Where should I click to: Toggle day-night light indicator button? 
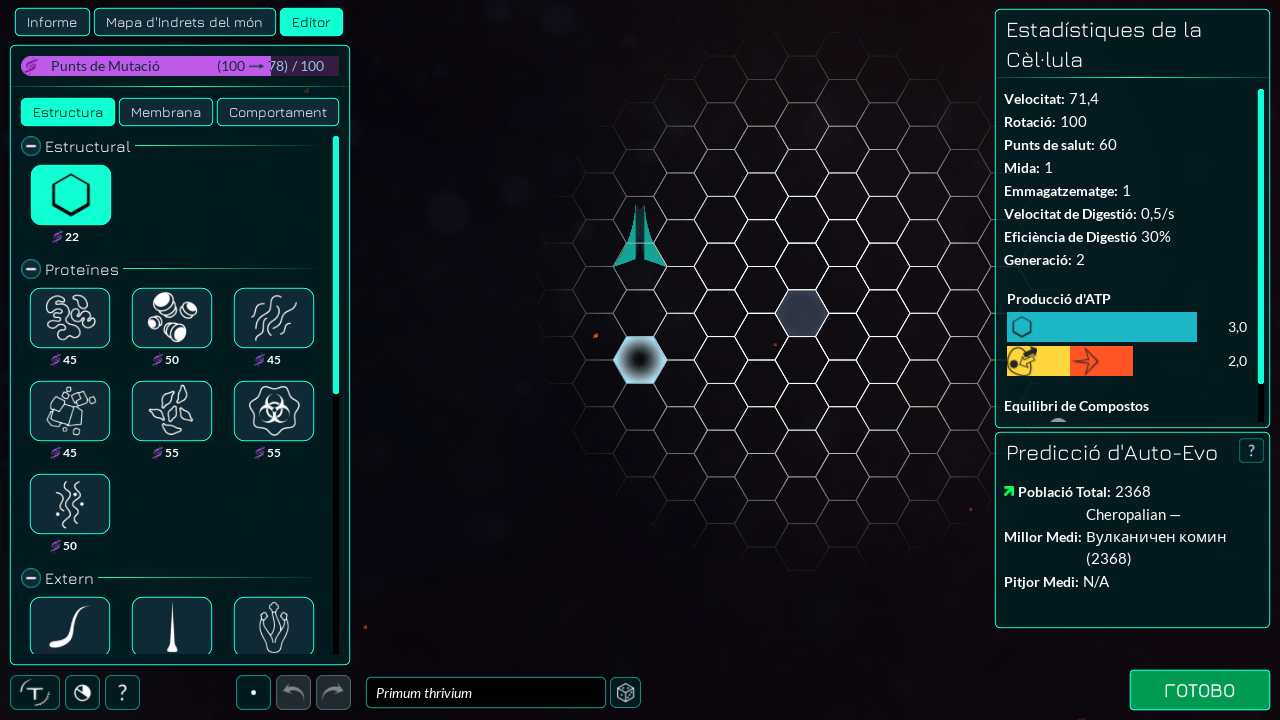coord(82,692)
